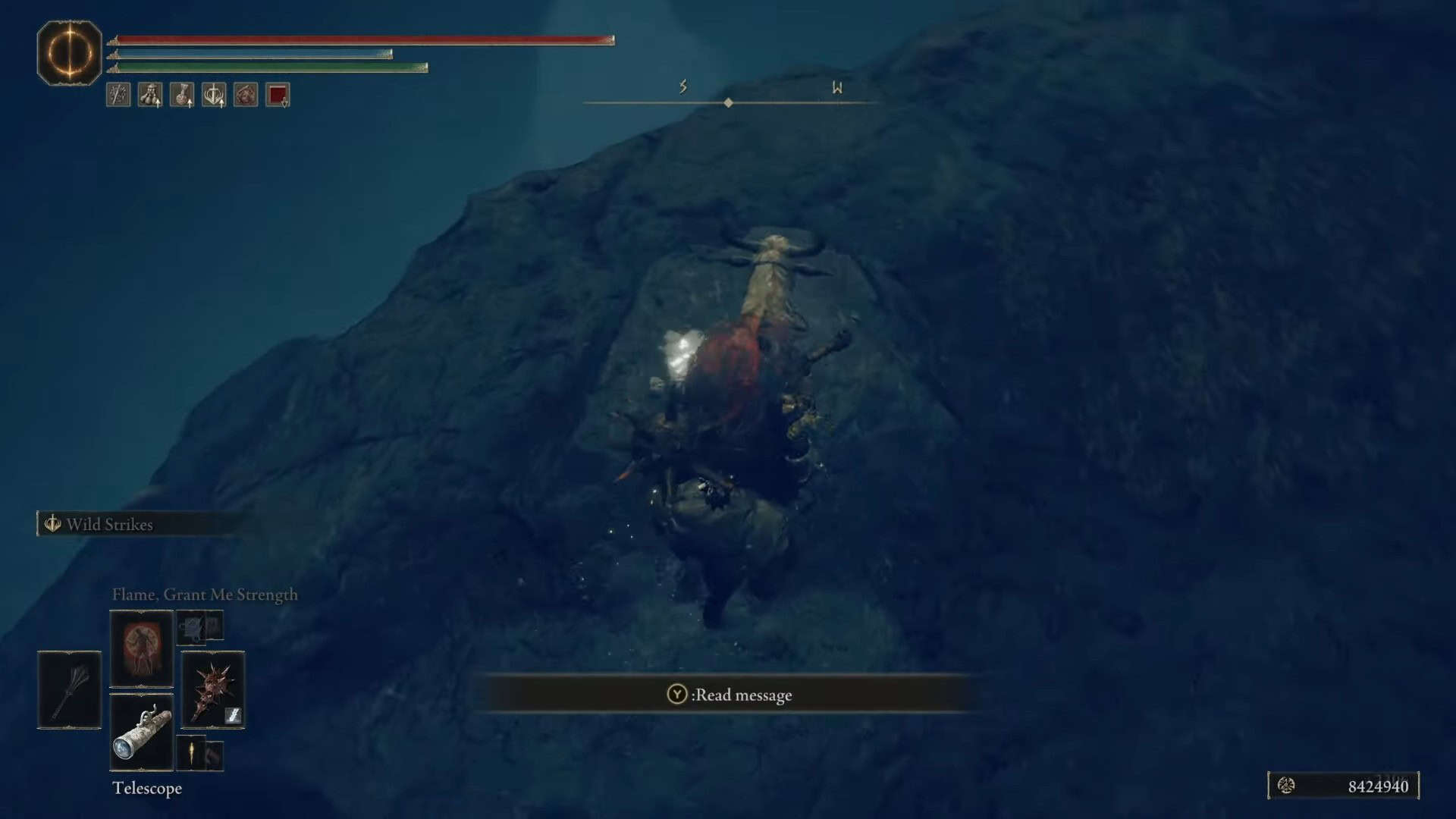Select the Telescope item slot
Viewport: 1456px width, 819px height.
pyautogui.click(x=141, y=732)
